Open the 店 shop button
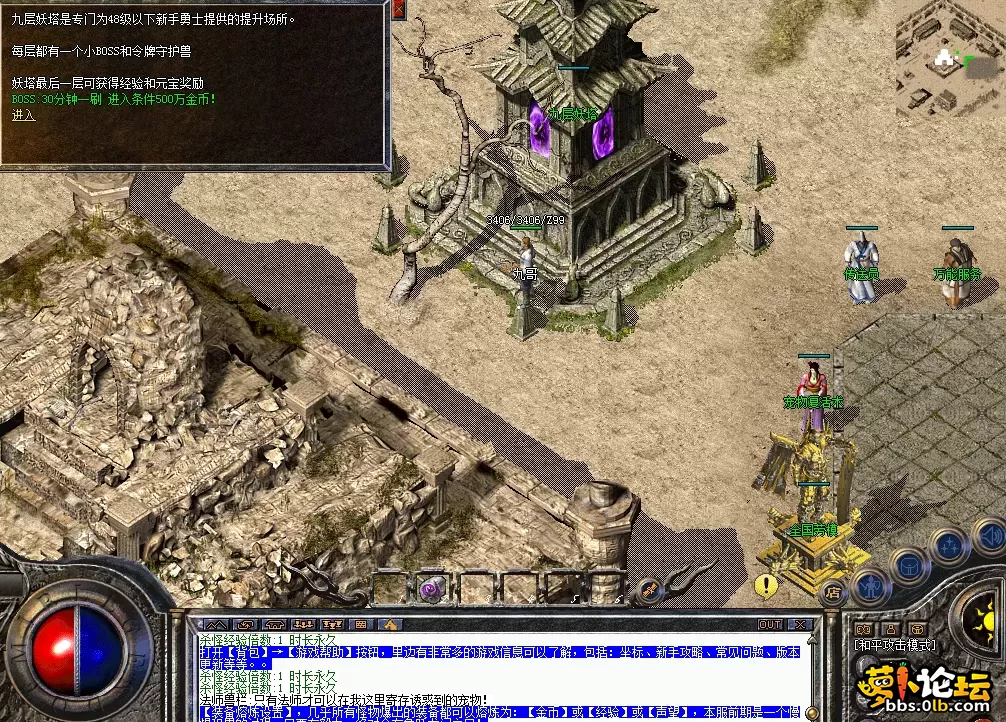The image size is (1006, 722). [832, 592]
